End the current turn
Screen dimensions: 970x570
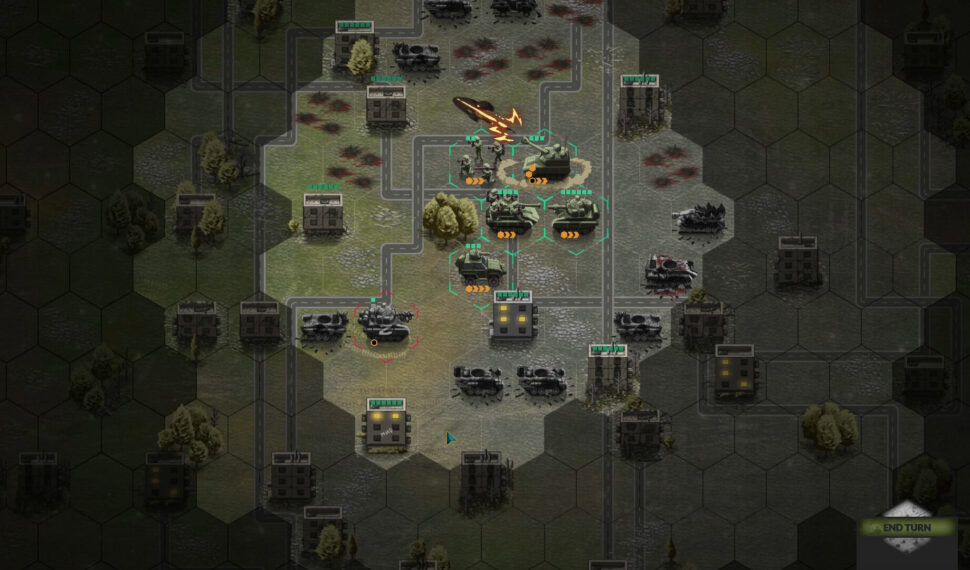905,528
